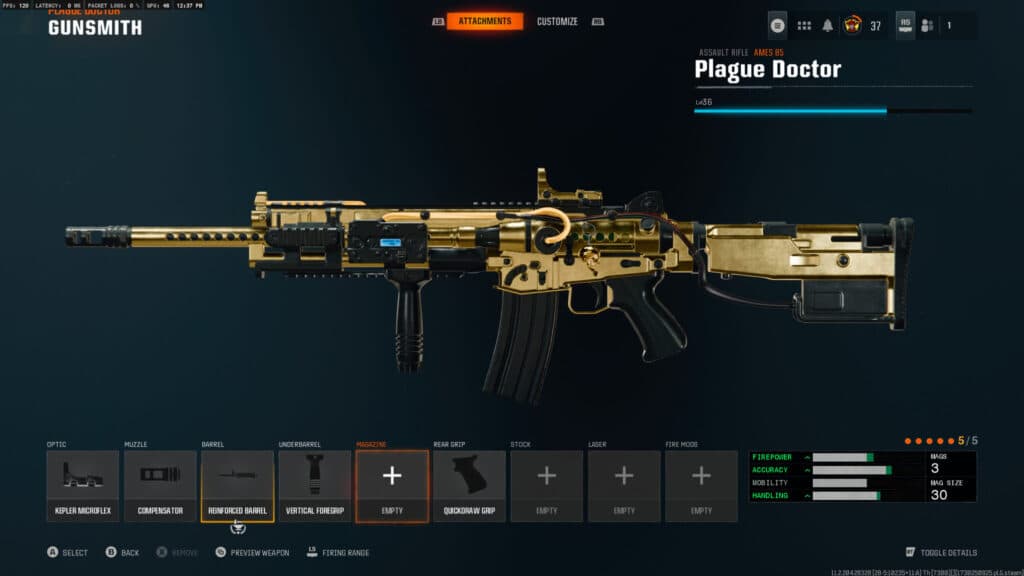
Task: Open the Vertical Foregrip underbarrel slot
Action: tap(315, 485)
